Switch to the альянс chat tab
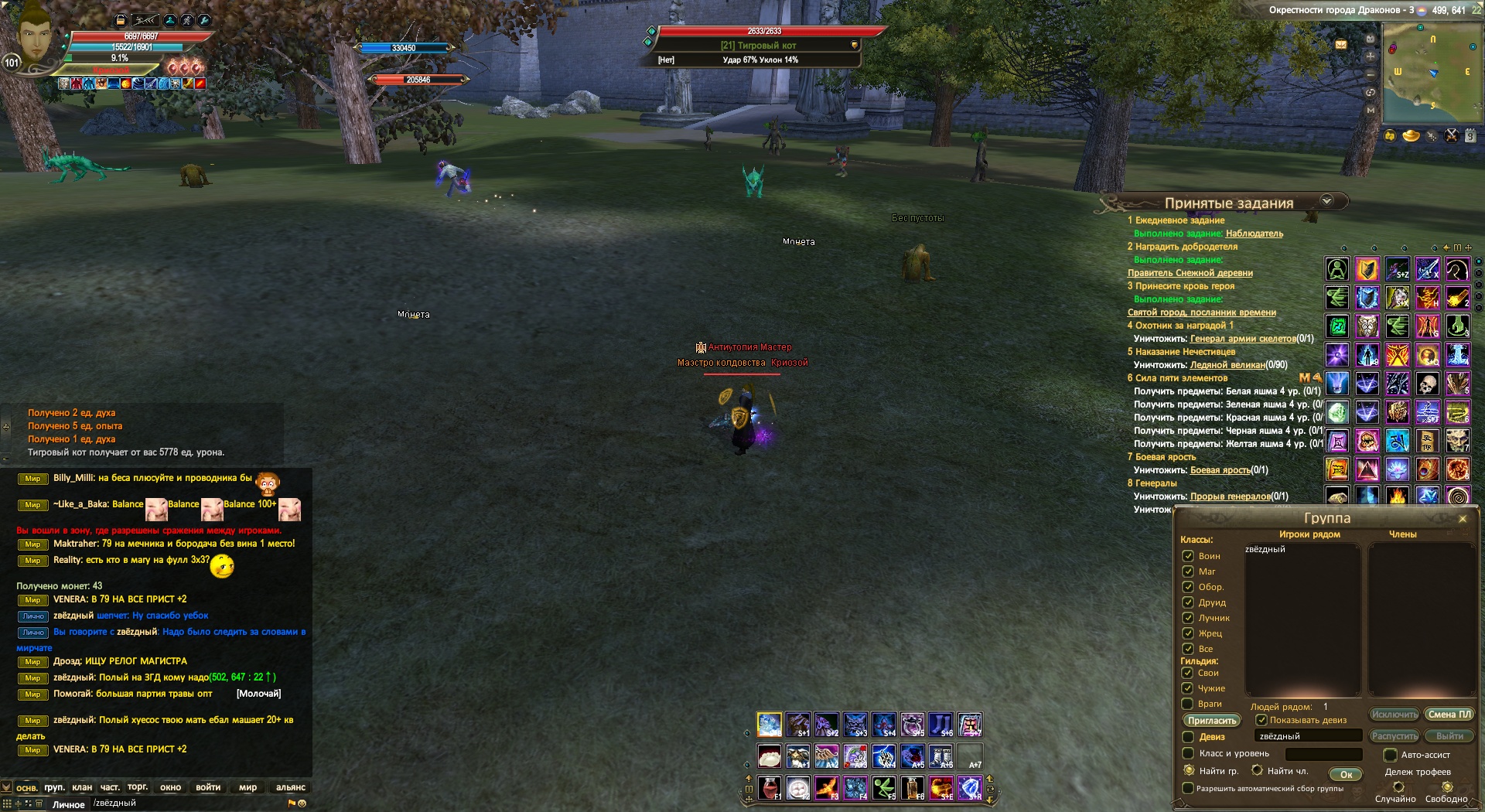This screenshot has height=812, width=1485. (291, 787)
